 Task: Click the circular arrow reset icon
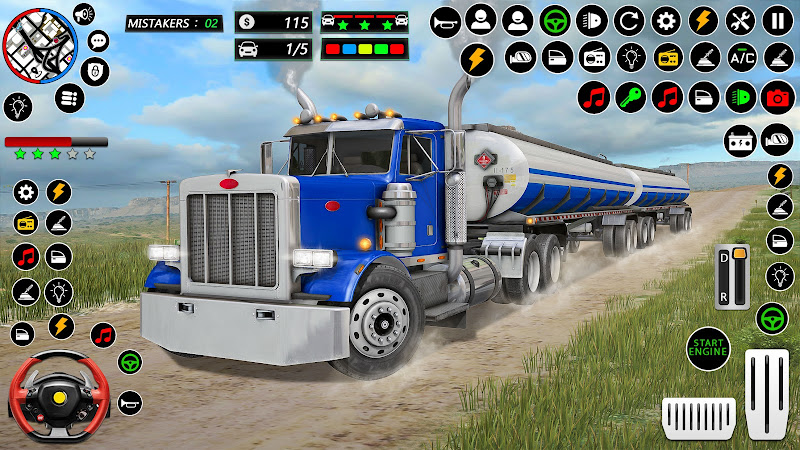pos(629,19)
